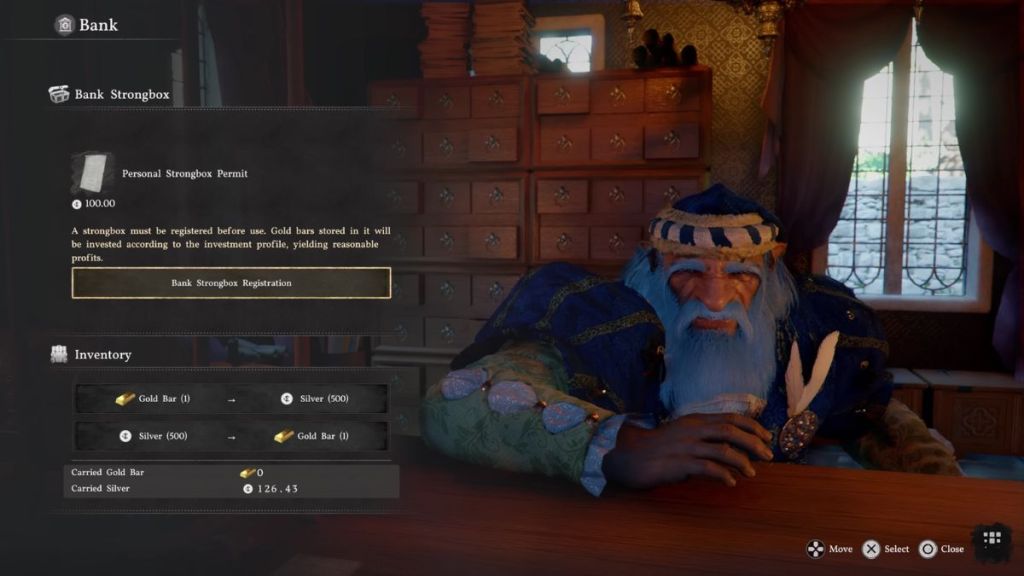Convert 500 Silver into a Gold Bar
This screenshot has width=1024, height=576.
click(x=231, y=436)
